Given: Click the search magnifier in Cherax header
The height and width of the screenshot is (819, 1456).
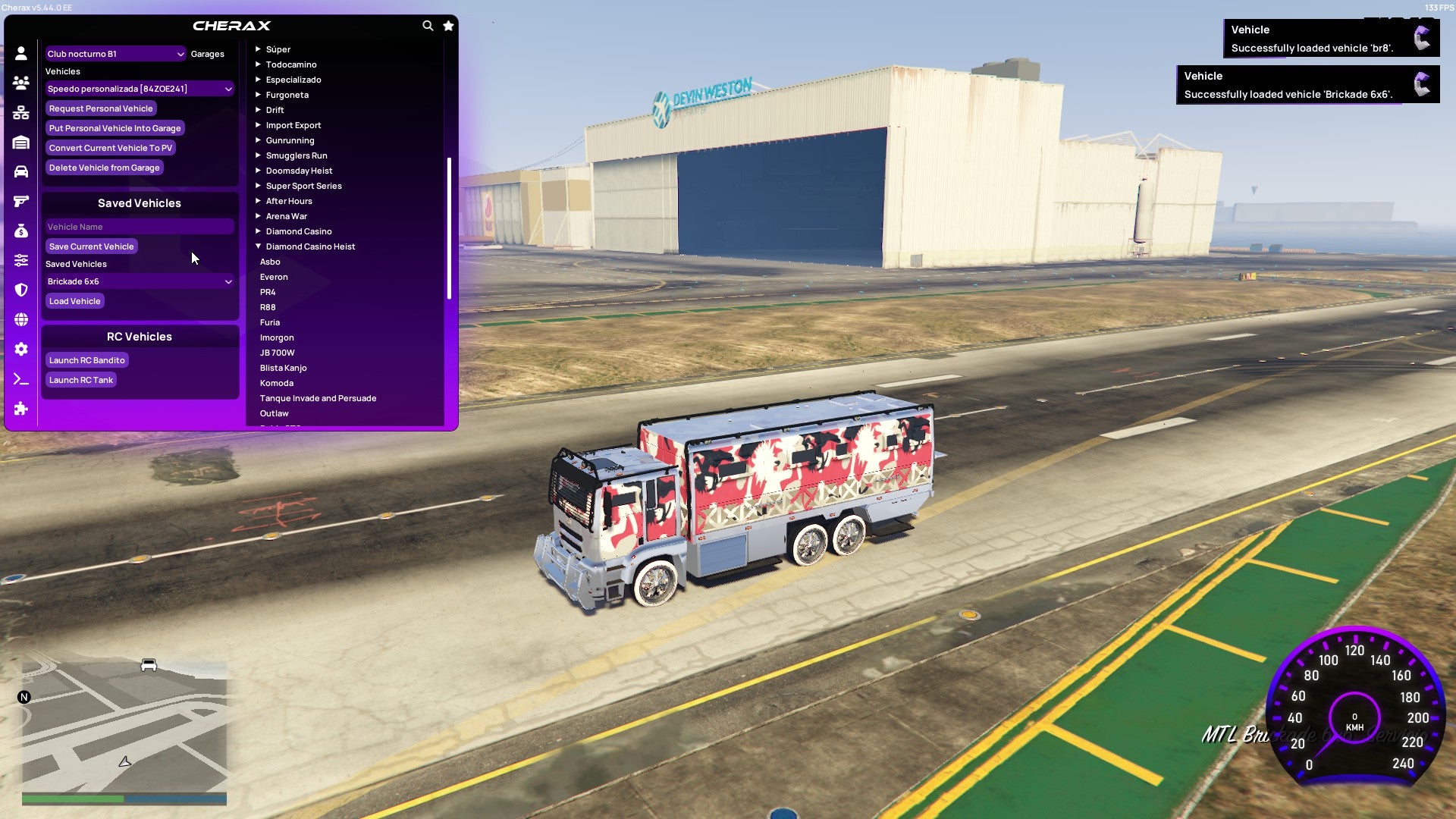Looking at the screenshot, I should [427, 25].
